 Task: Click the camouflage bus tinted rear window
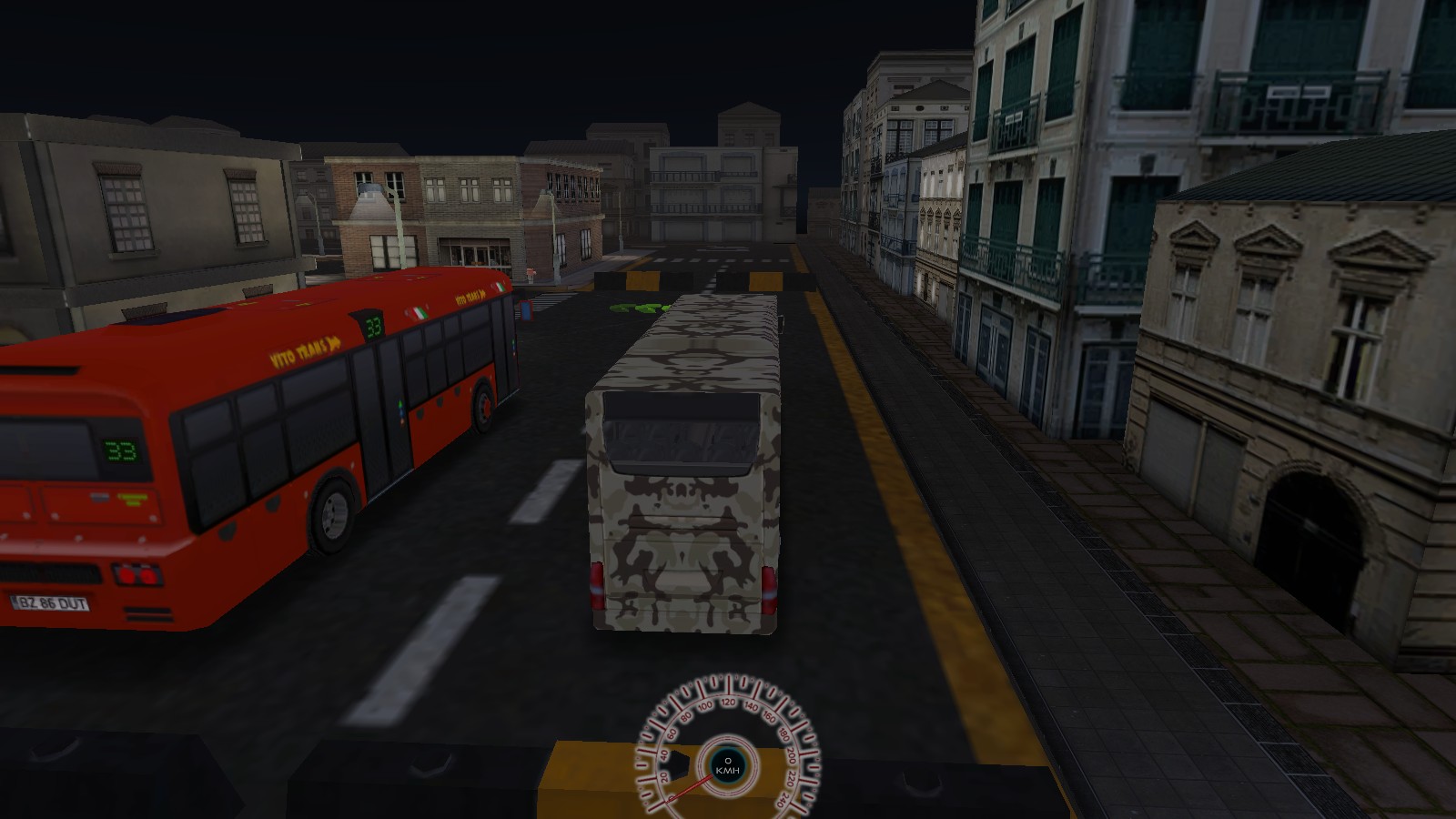pos(681,437)
